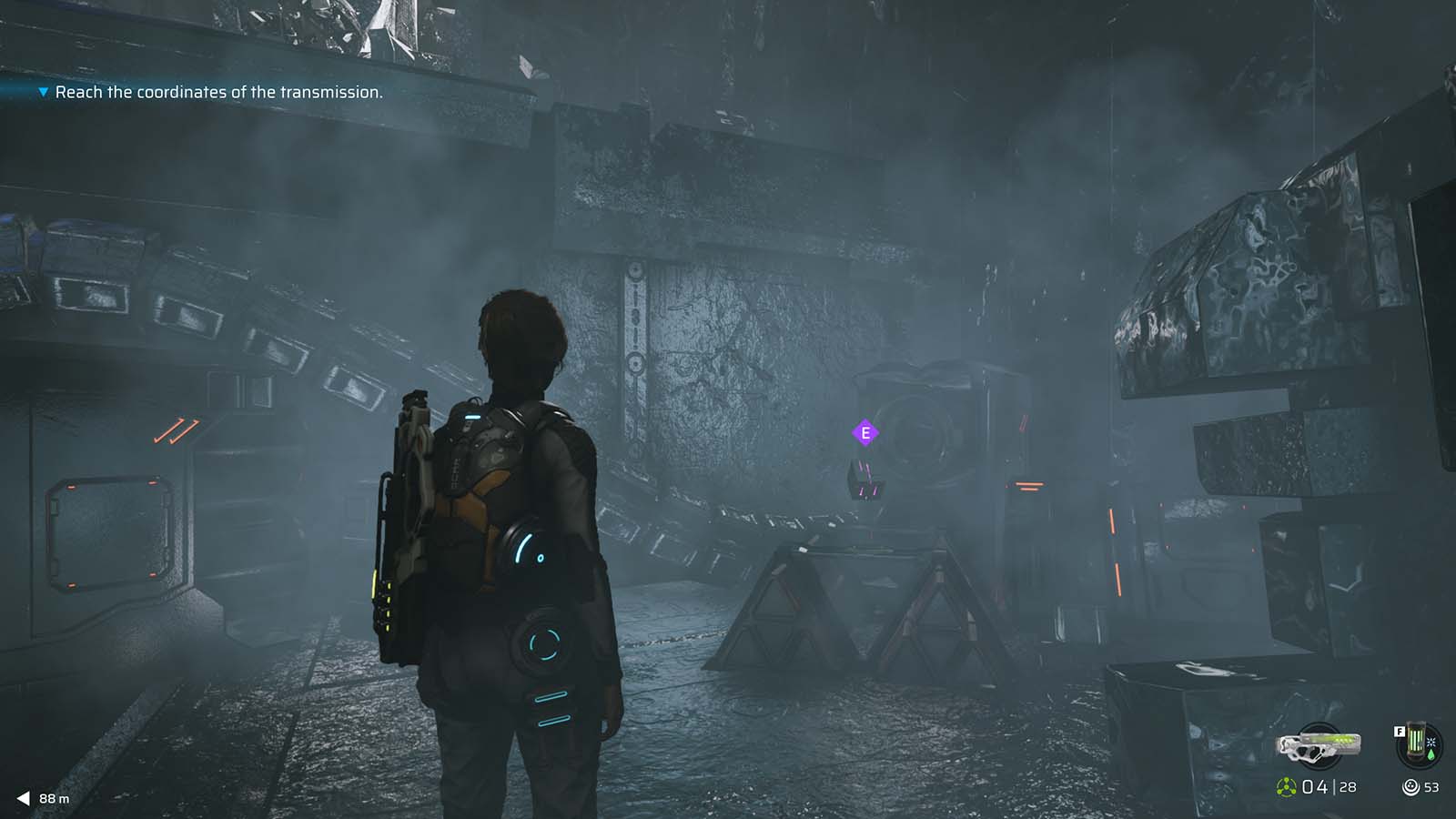The width and height of the screenshot is (1456, 819).
Task: Click the hovering interact marker below the E prompt
Action: tap(864, 481)
